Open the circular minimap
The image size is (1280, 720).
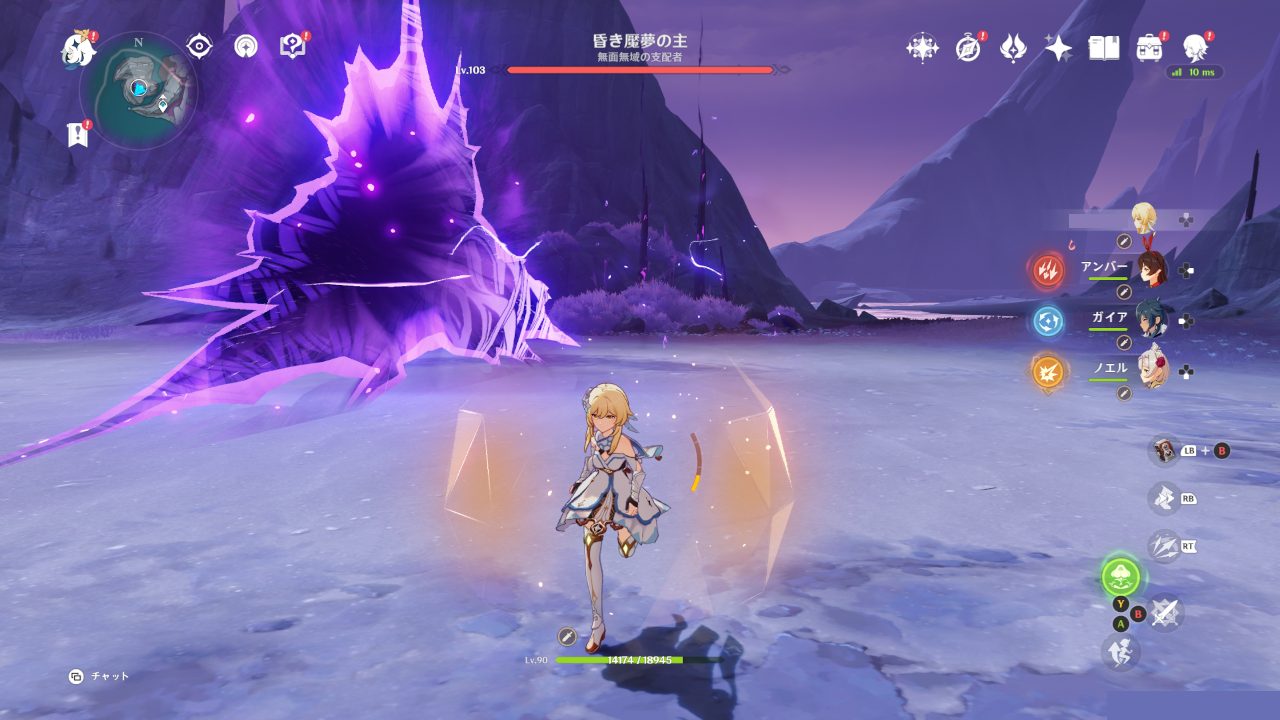[138, 91]
